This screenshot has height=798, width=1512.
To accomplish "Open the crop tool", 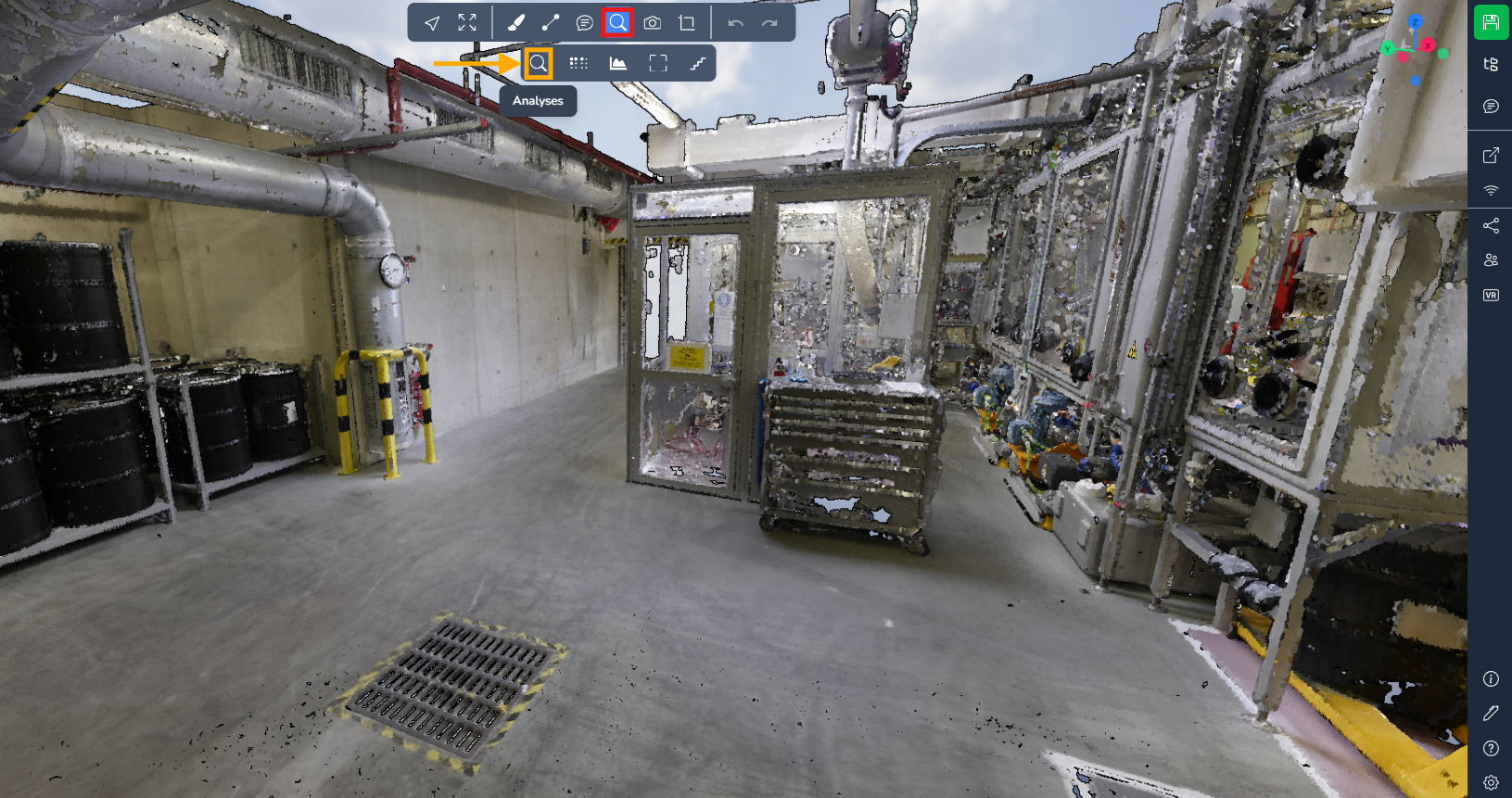I will coord(687,23).
